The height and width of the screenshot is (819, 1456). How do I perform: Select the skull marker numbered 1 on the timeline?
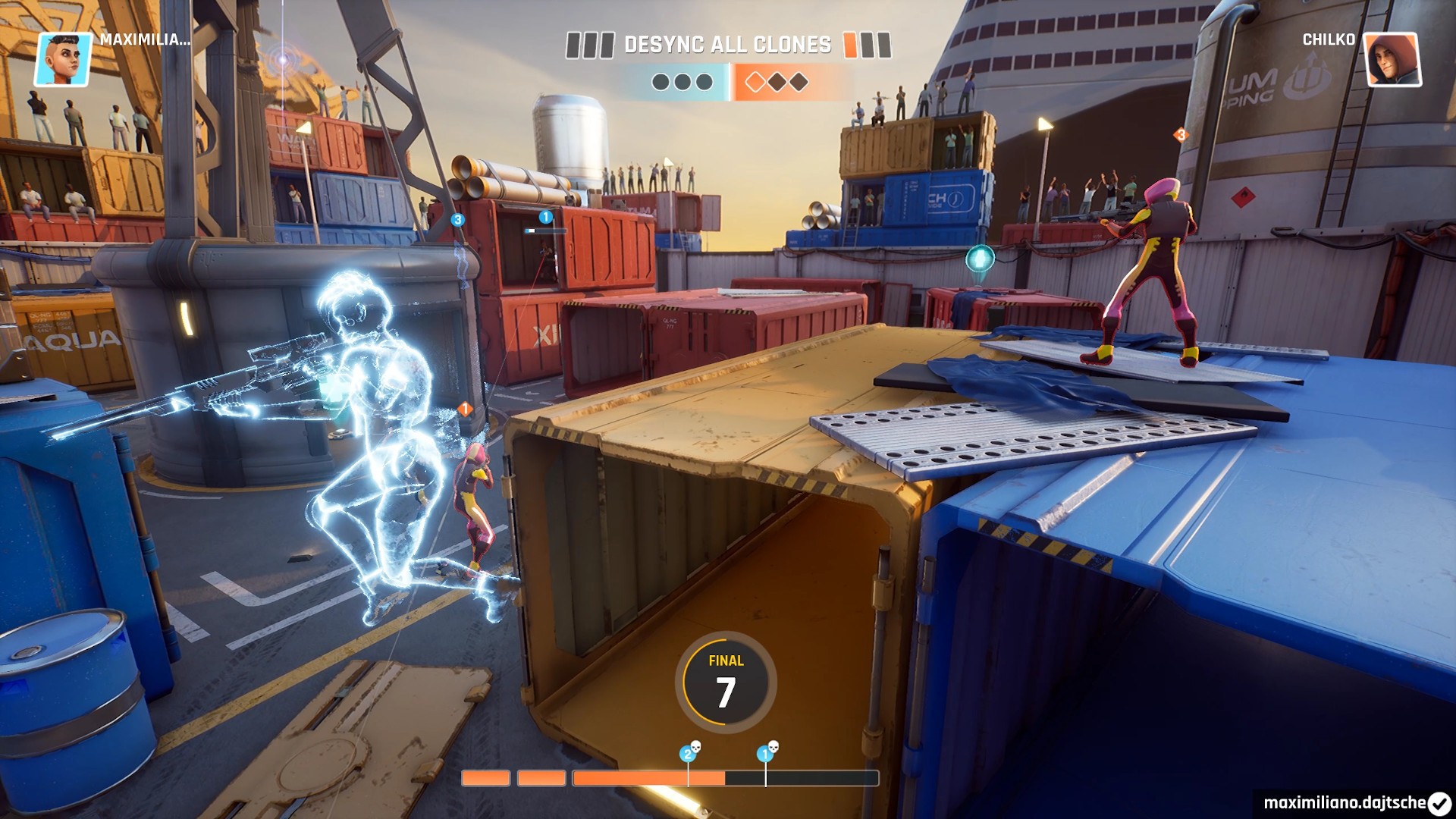[x=767, y=752]
